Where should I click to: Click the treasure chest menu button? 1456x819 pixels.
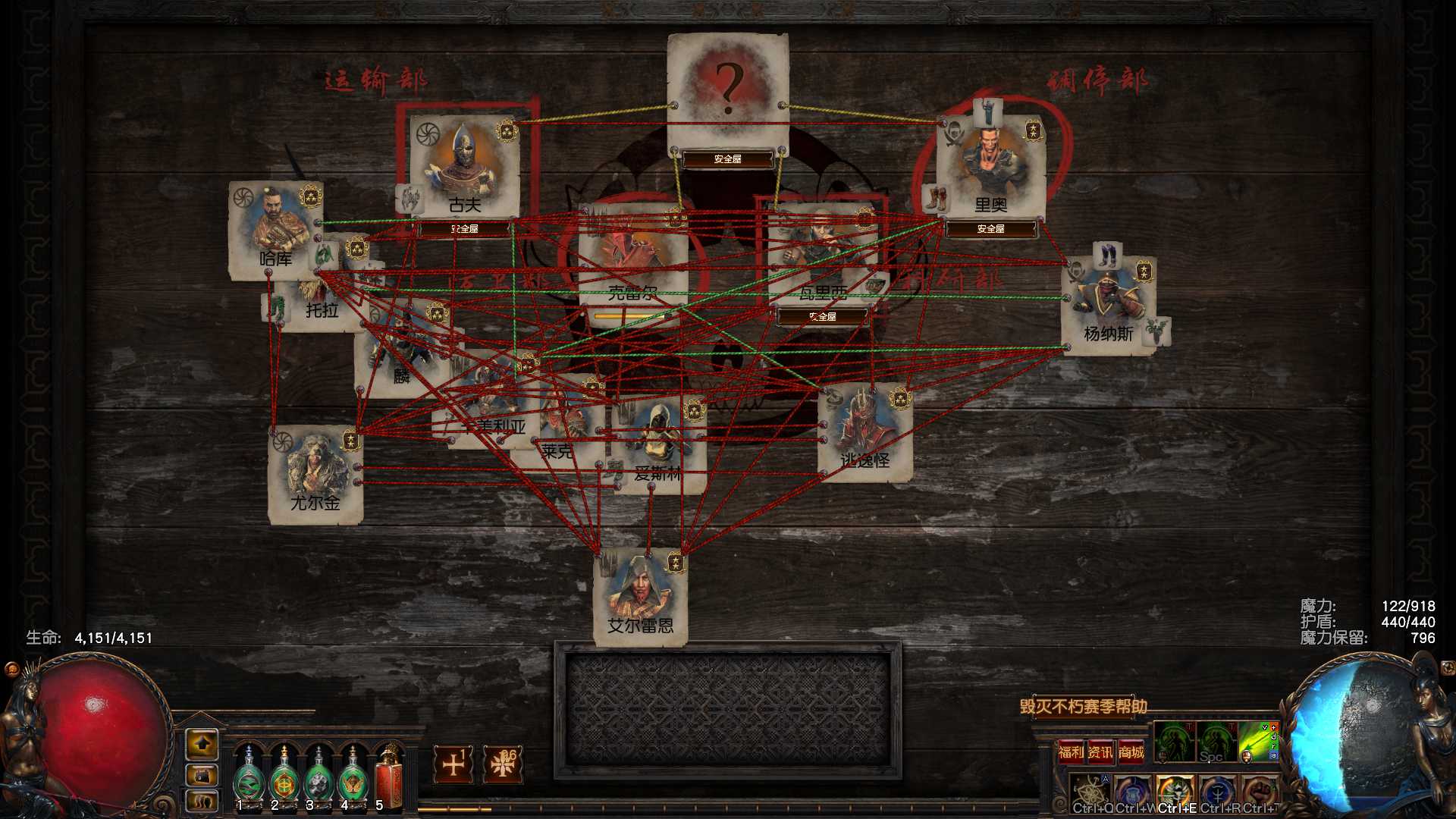[202, 775]
